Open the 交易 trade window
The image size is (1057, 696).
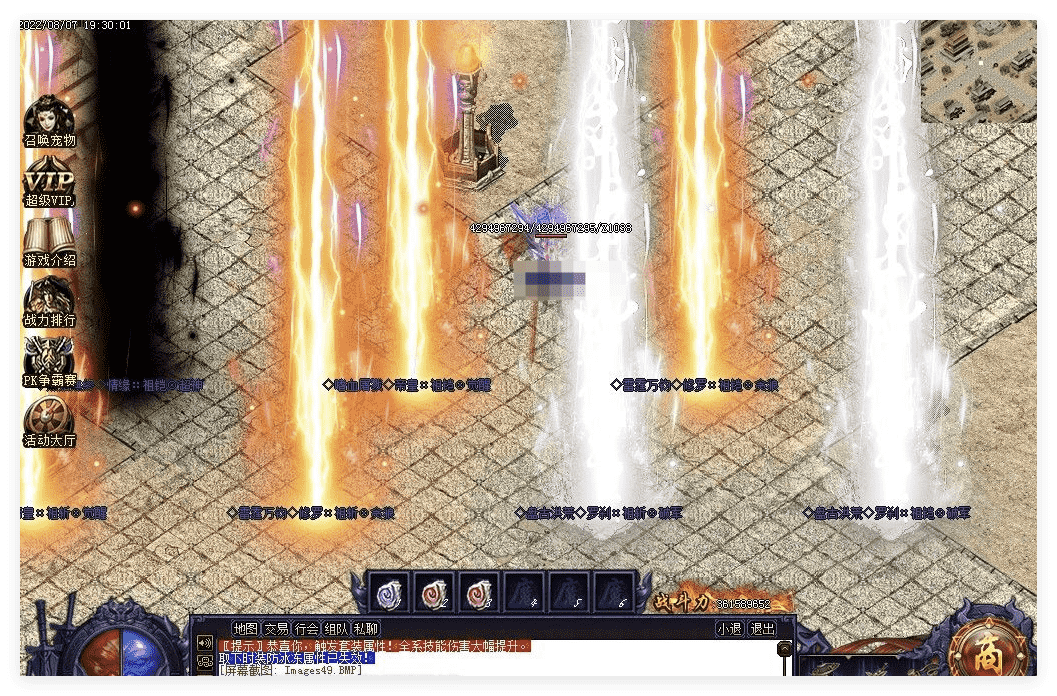(x=276, y=629)
